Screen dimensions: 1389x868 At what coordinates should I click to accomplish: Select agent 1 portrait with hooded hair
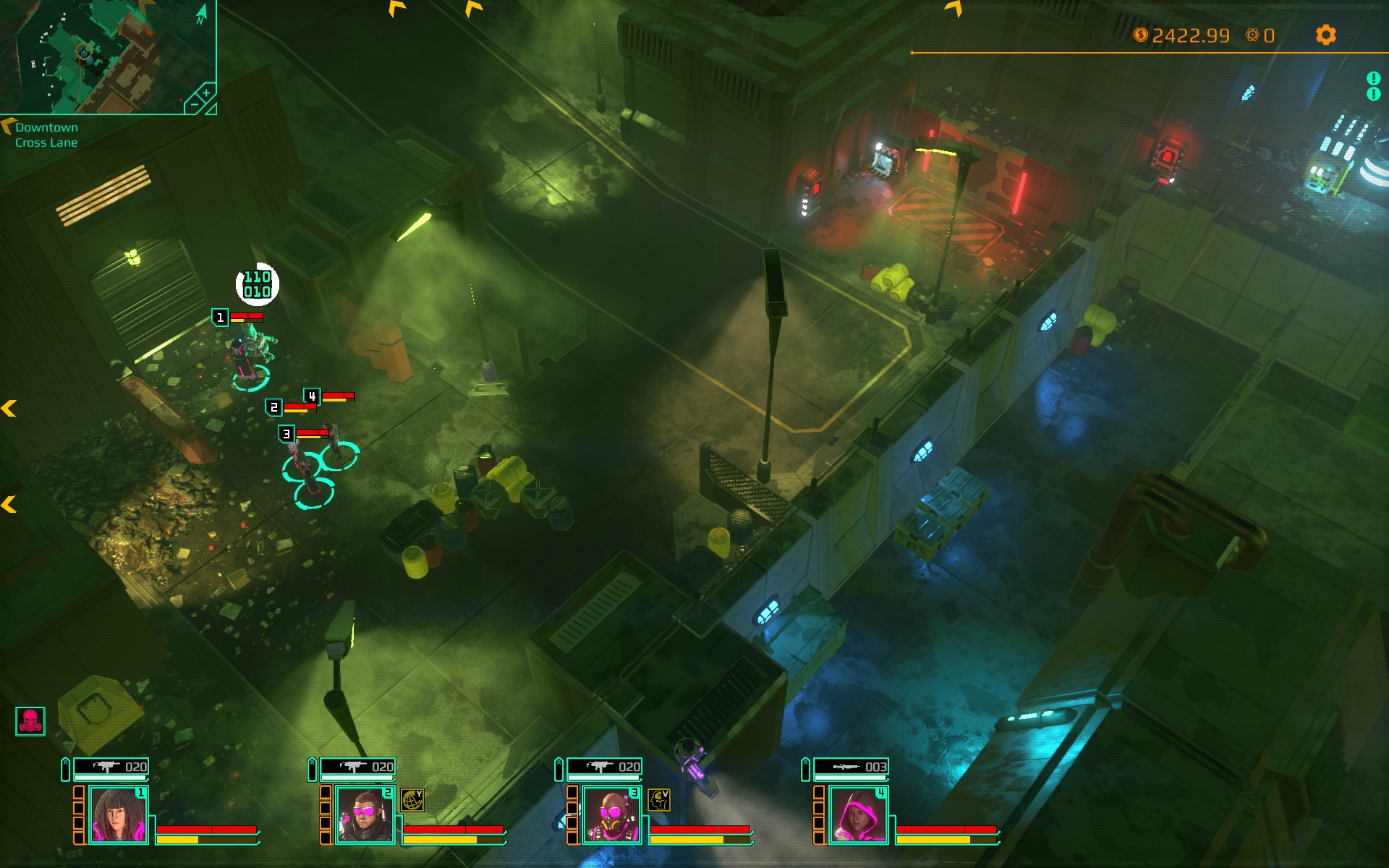tap(119, 815)
